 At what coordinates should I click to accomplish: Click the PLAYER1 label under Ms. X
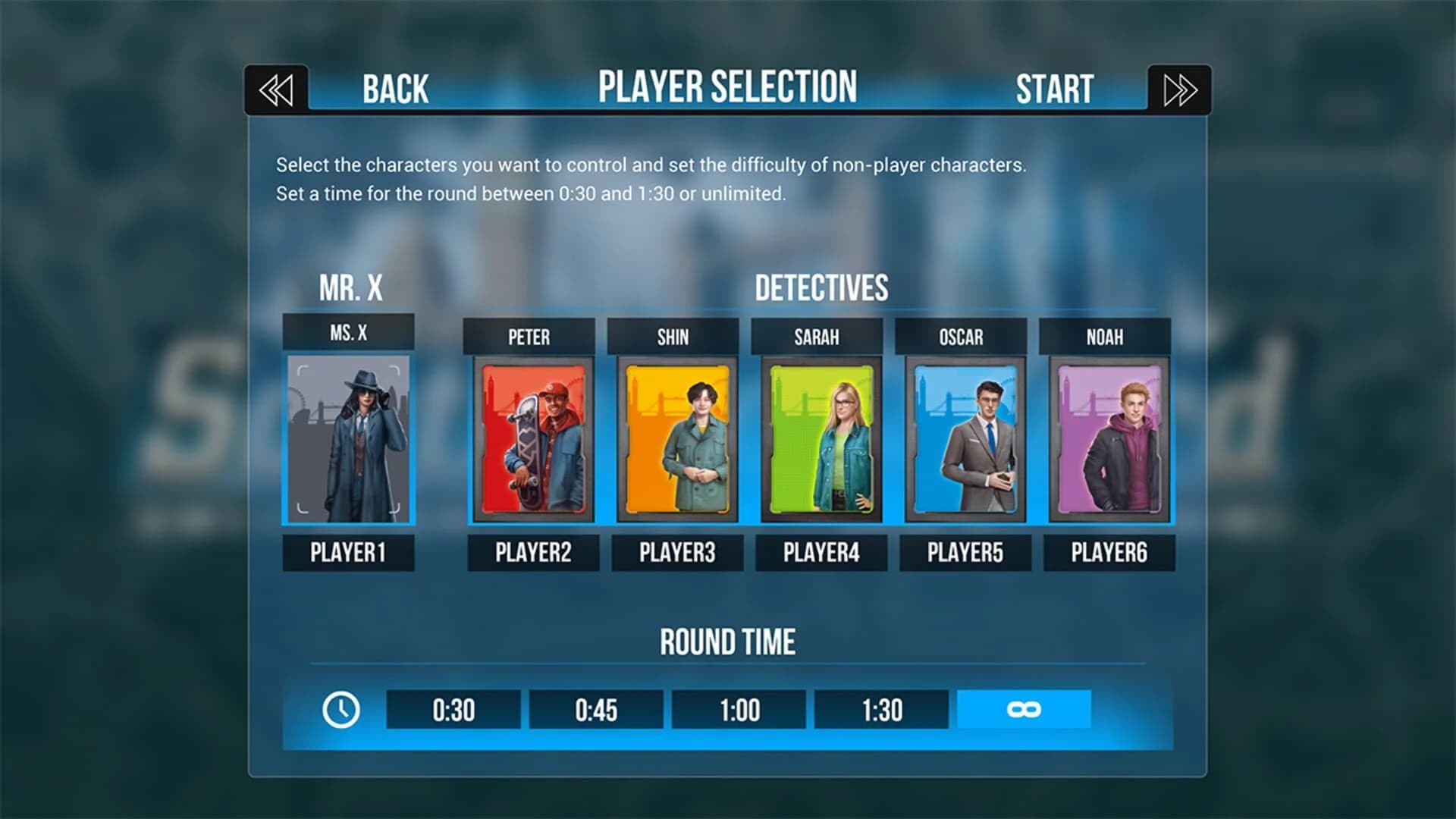(348, 552)
